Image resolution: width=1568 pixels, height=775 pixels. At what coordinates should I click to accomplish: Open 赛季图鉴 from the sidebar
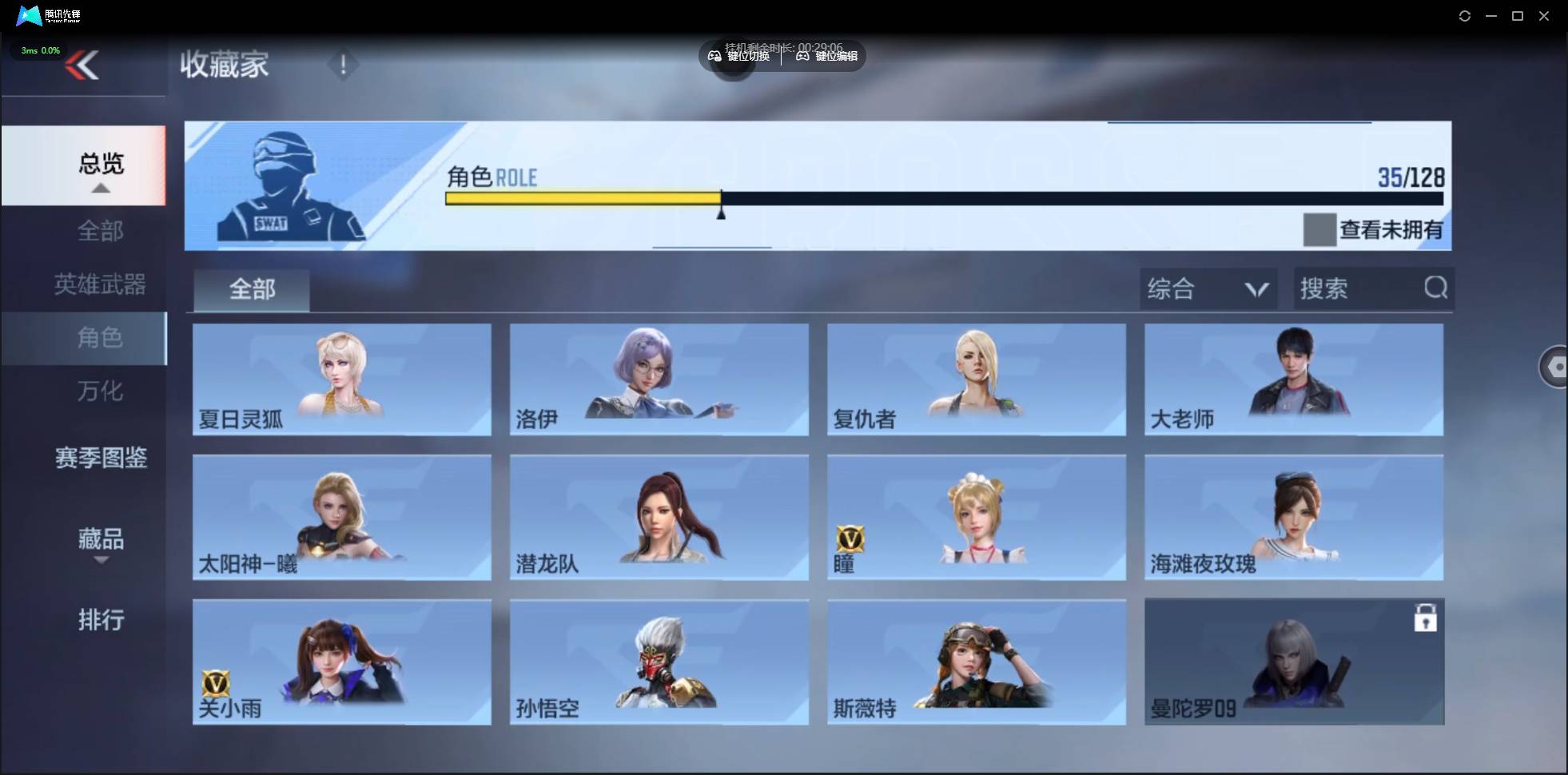point(101,458)
